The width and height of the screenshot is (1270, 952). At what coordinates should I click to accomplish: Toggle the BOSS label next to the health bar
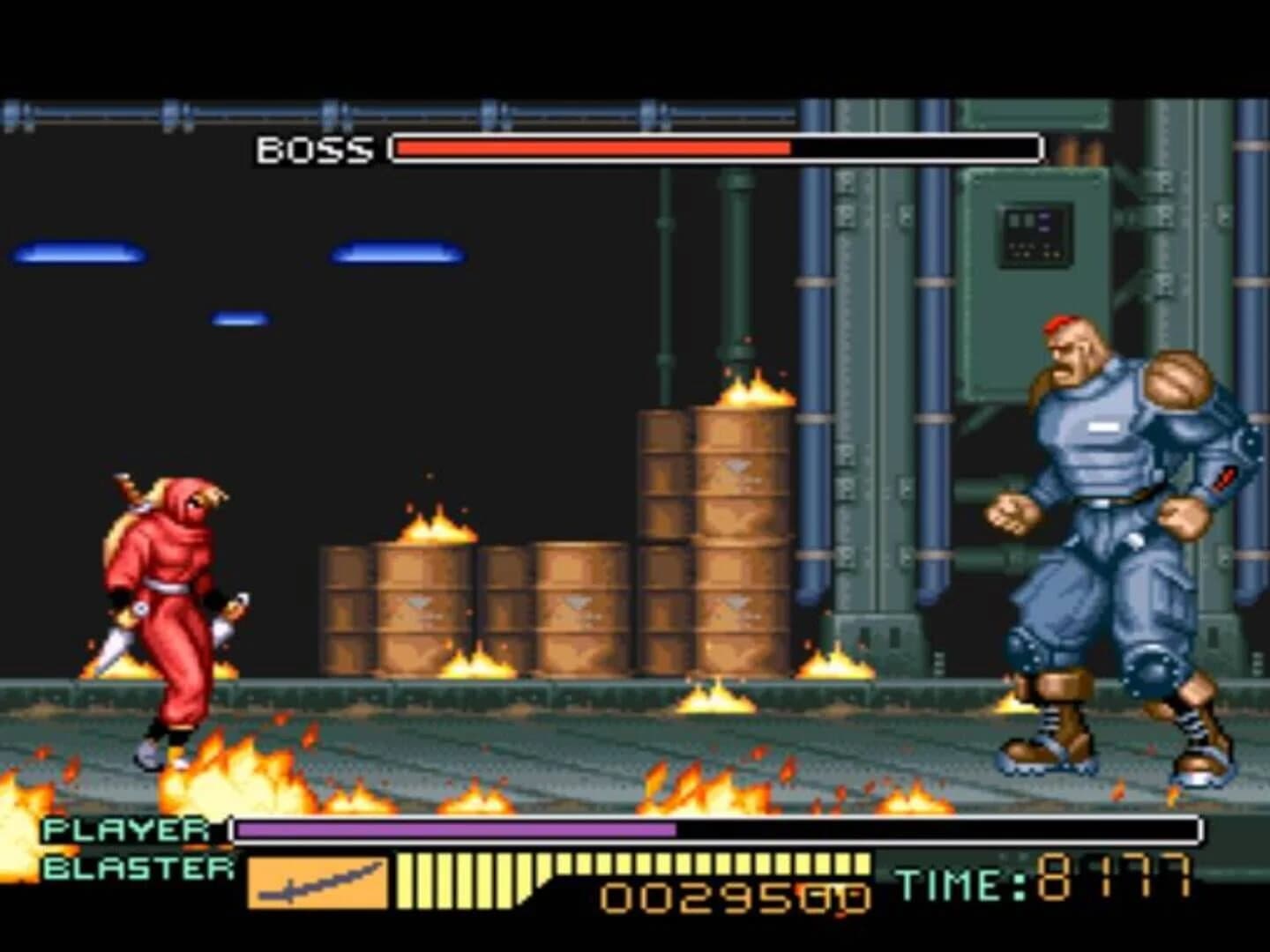click(x=313, y=150)
